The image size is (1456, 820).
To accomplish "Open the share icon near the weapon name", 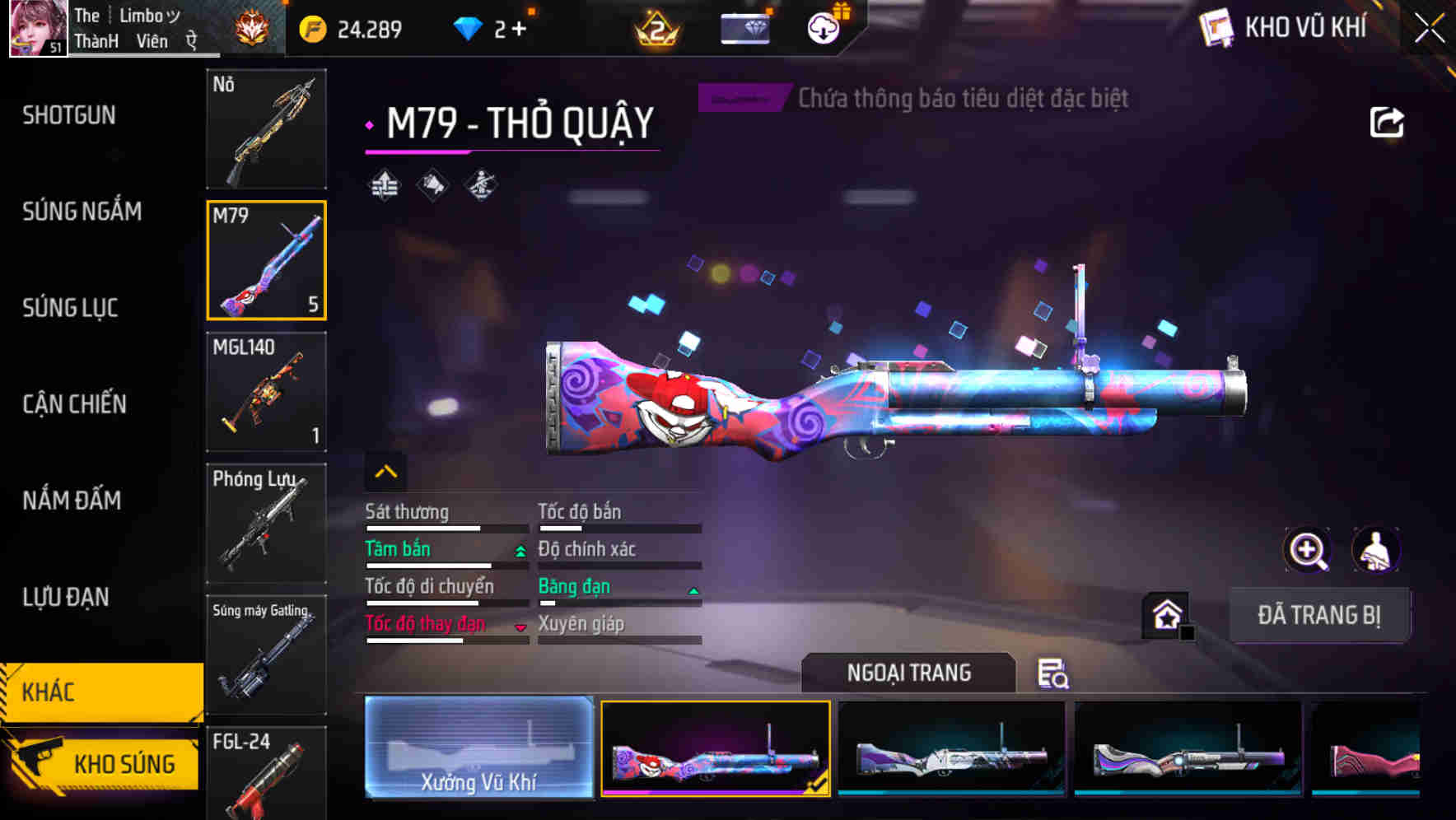I will coord(1388,120).
